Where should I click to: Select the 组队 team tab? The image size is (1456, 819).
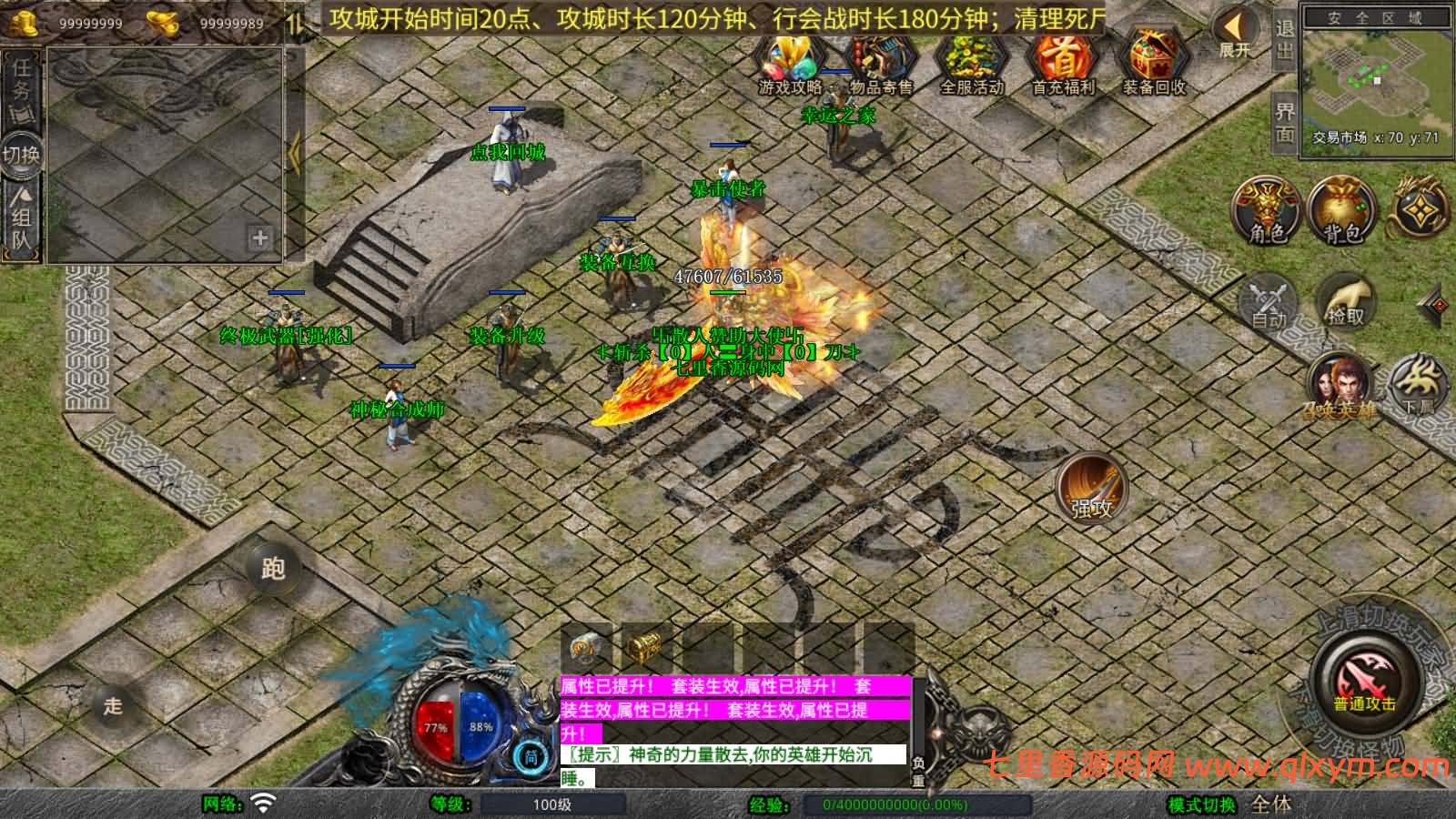(20, 218)
